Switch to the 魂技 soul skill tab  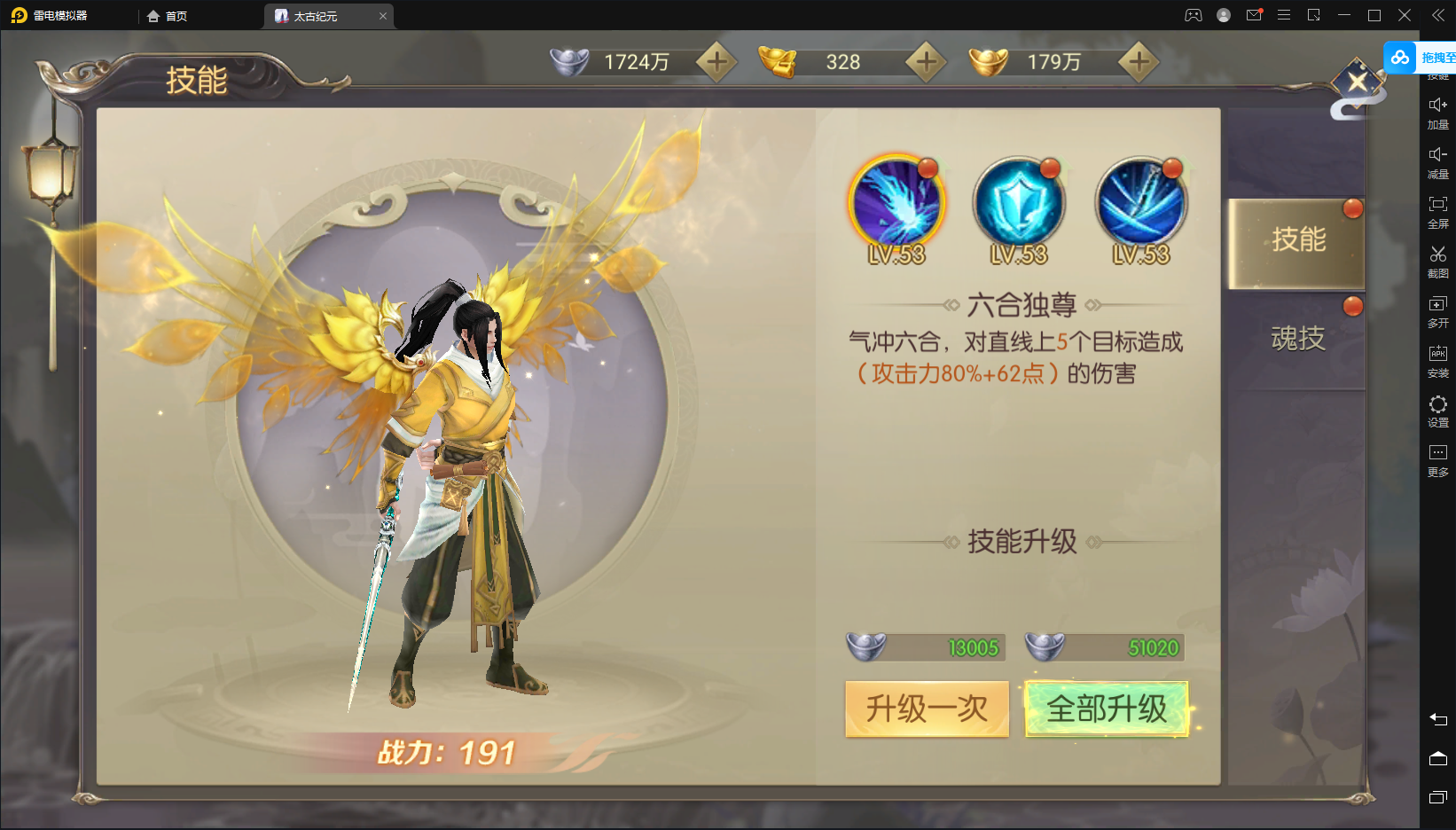tap(1297, 338)
